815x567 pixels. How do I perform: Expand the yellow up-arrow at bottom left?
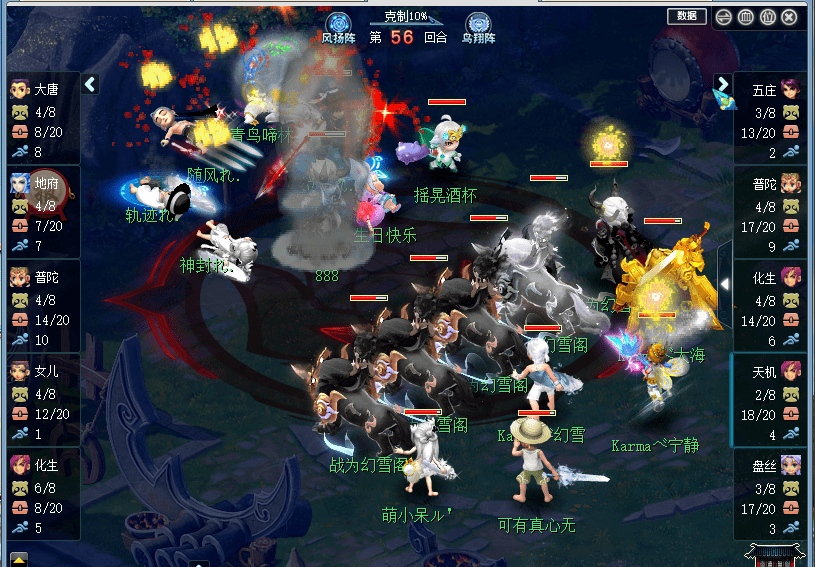19,558
